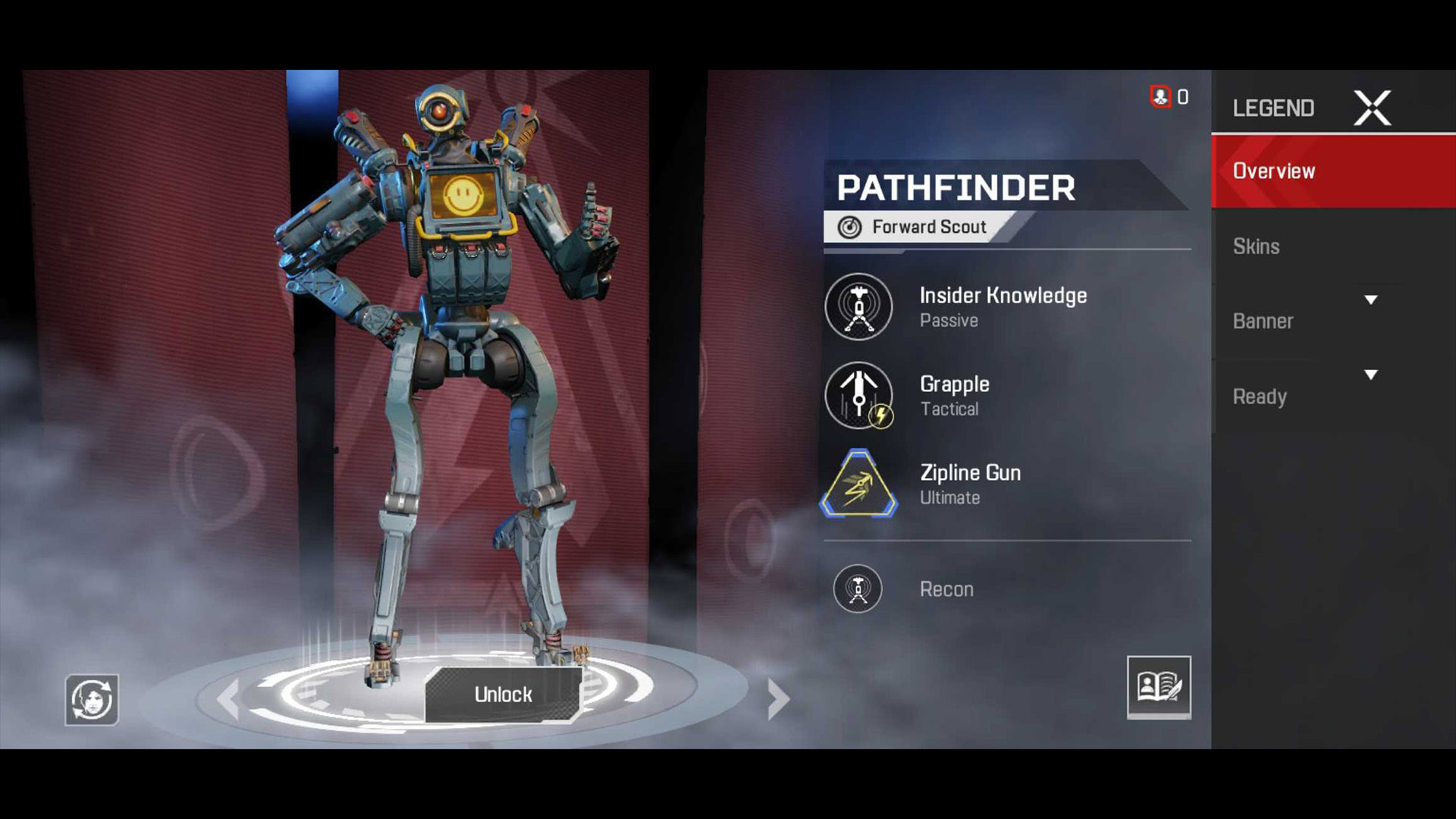The width and height of the screenshot is (1456, 819).
Task: Click the legend swap portrait icon
Action: 92,699
